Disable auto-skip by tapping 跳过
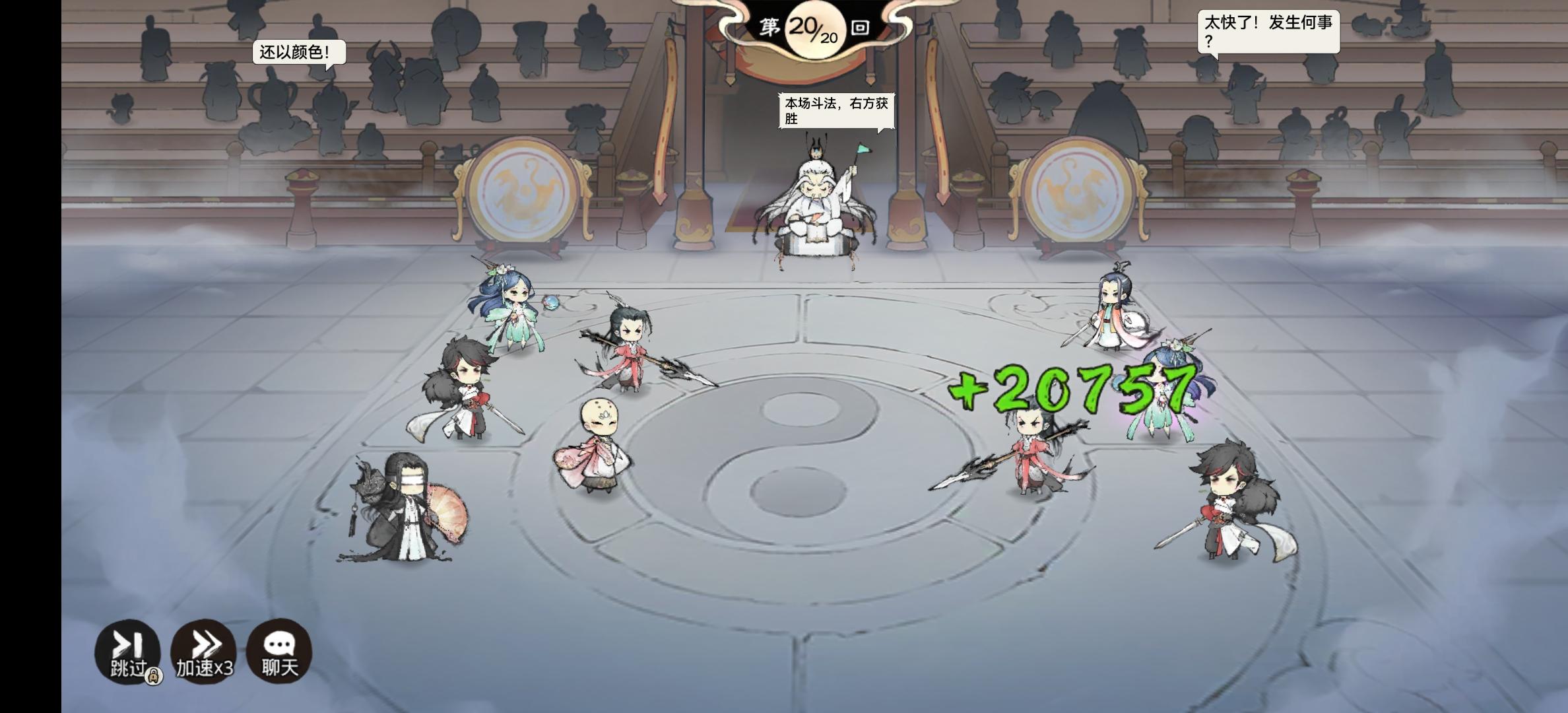The height and width of the screenshot is (713, 1568). 129,651
